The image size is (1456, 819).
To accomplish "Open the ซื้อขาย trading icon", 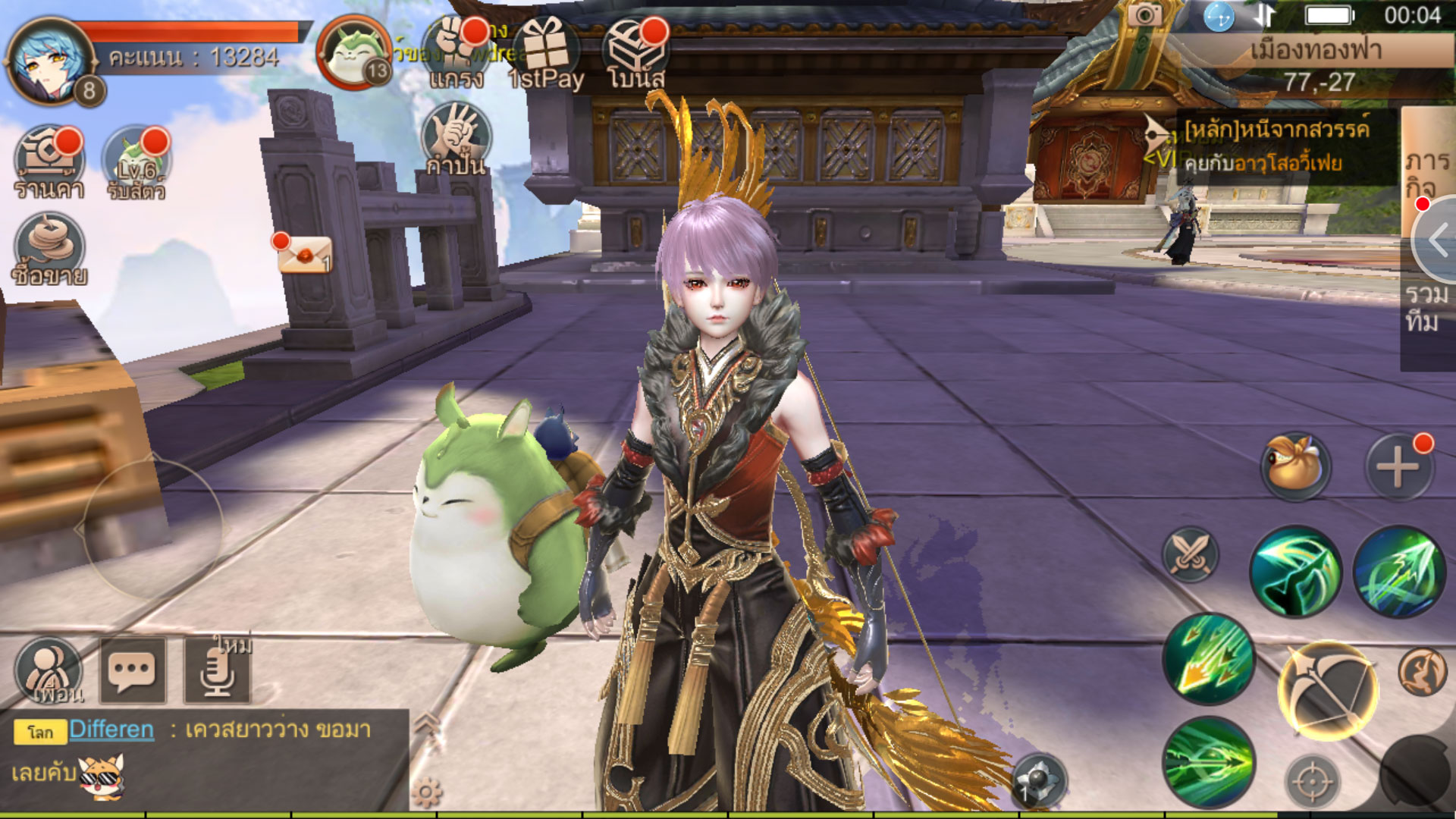I will (49, 249).
